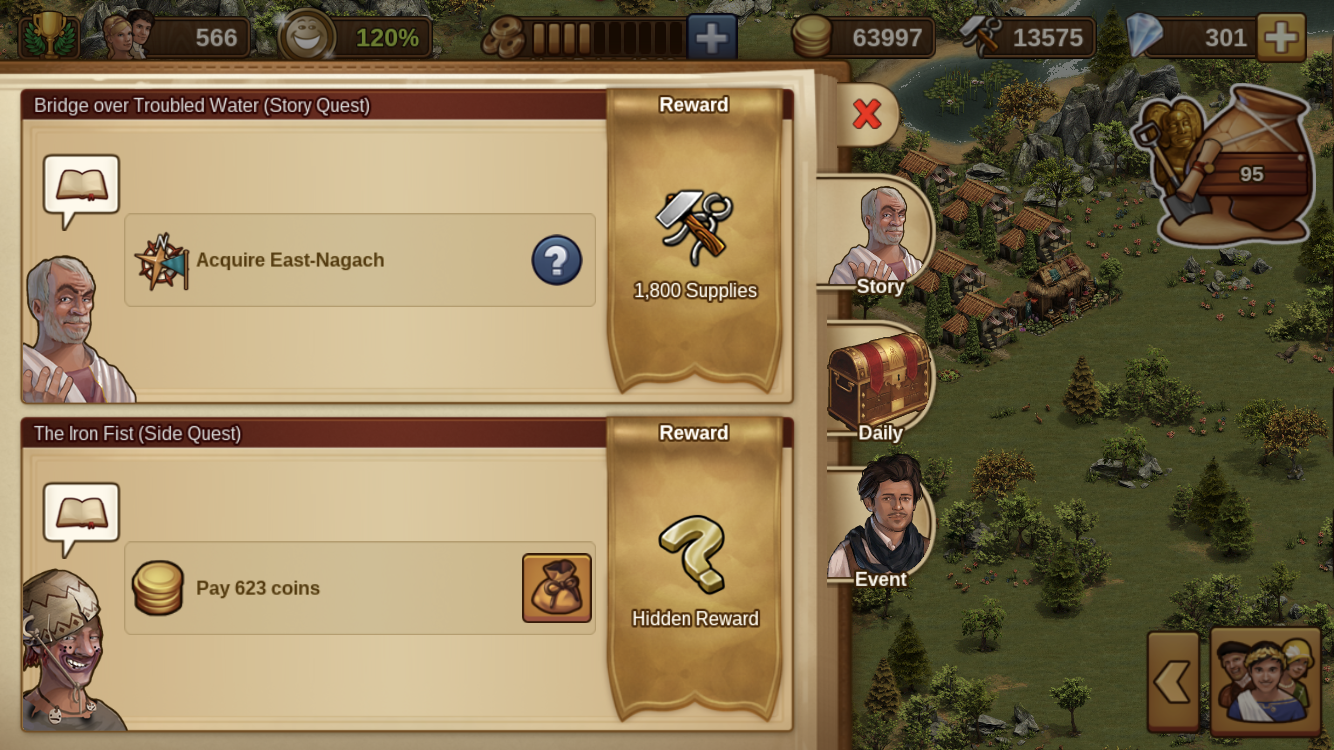Screen dimensions: 1334x750
Task: Read the Bridge over Troubled Water story book
Action: point(81,186)
